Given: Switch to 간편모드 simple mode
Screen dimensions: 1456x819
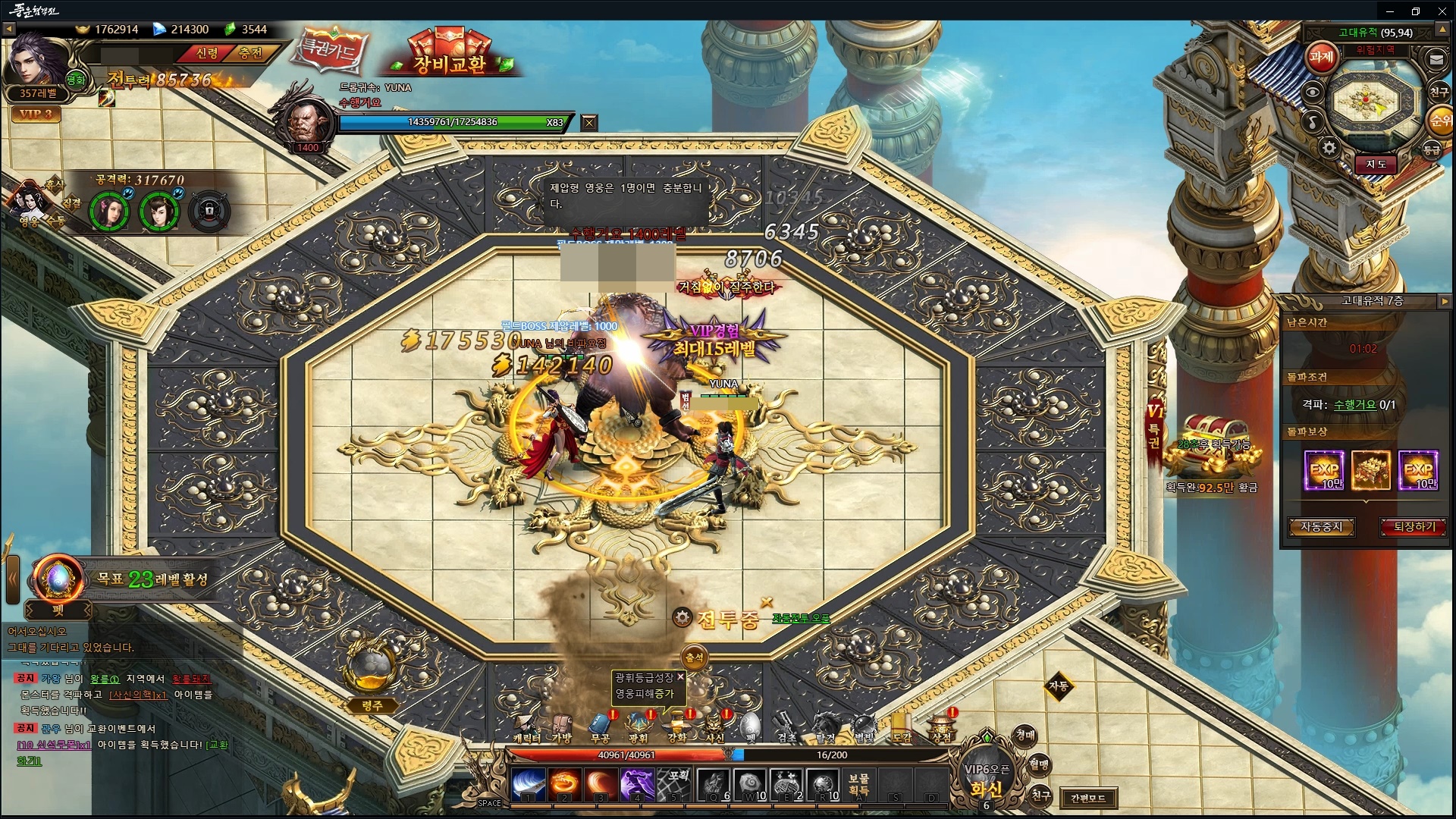Looking at the screenshot, I should [1088, 798].
